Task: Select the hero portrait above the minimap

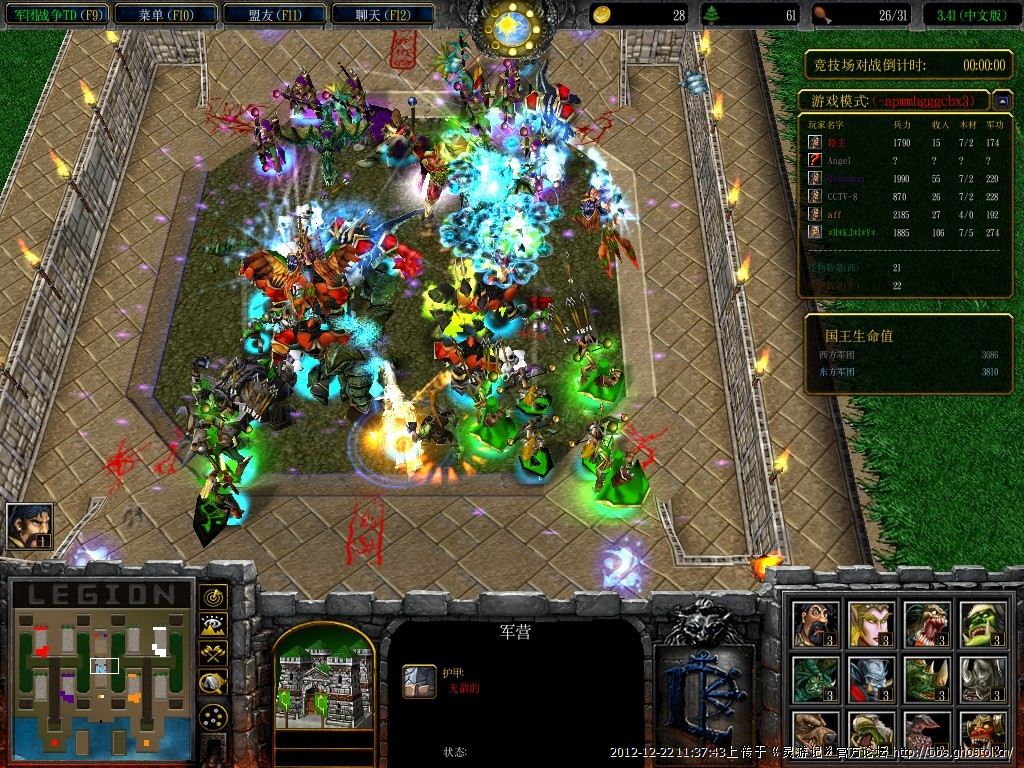Action: click(29, 526)
